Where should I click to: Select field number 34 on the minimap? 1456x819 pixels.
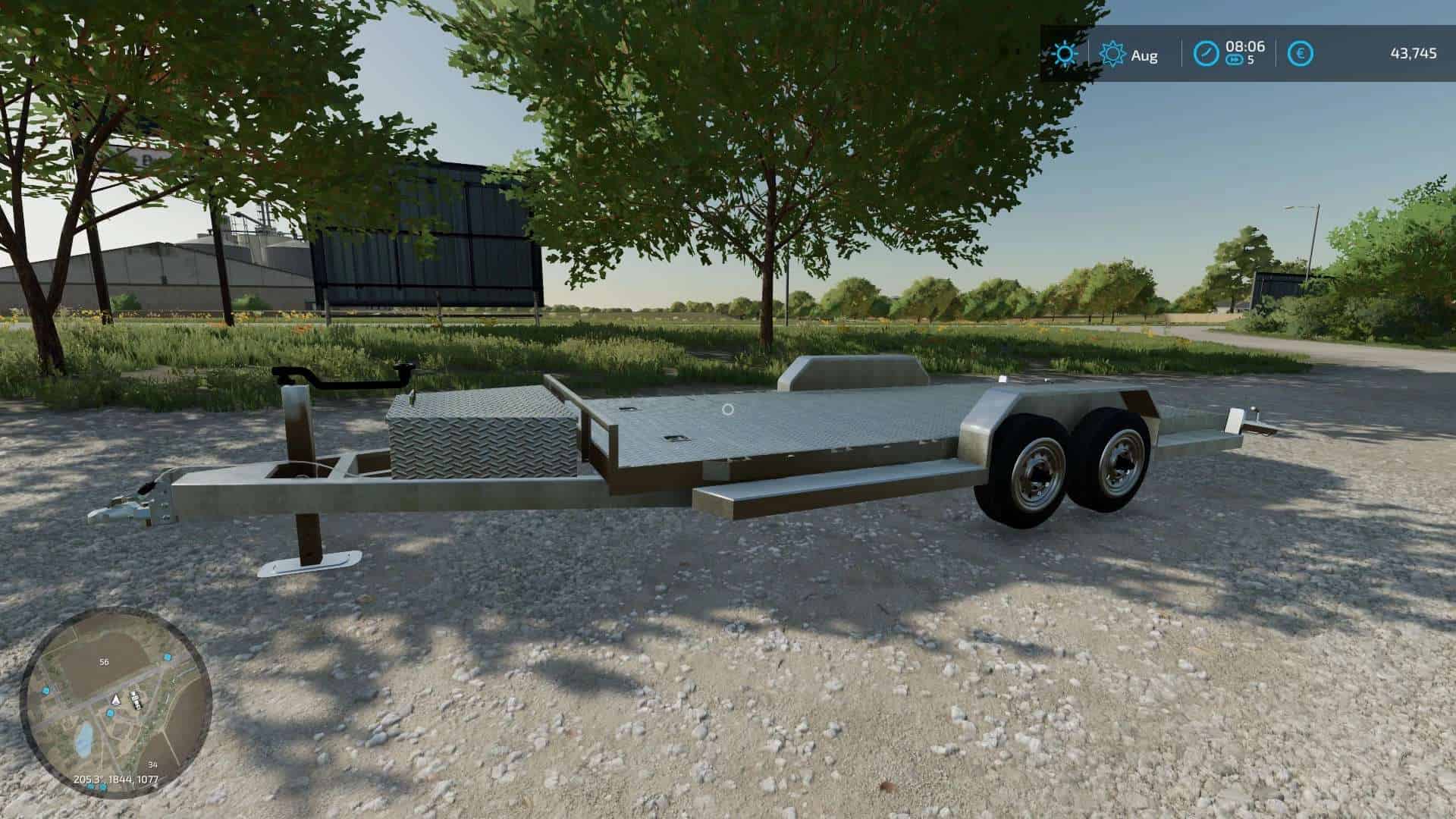tap(152, 764)
